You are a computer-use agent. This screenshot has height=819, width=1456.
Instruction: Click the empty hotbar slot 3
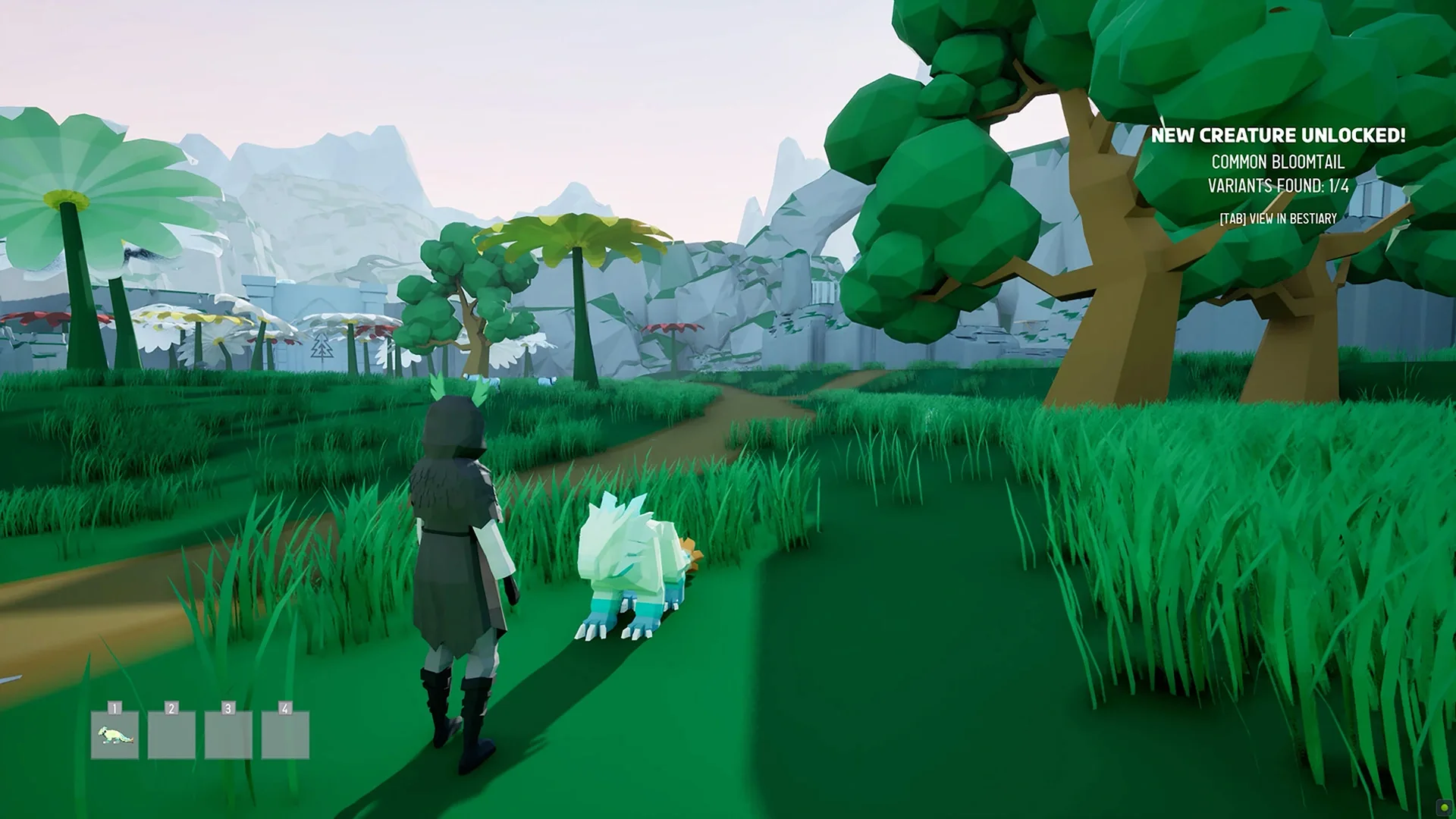[228, 736]
